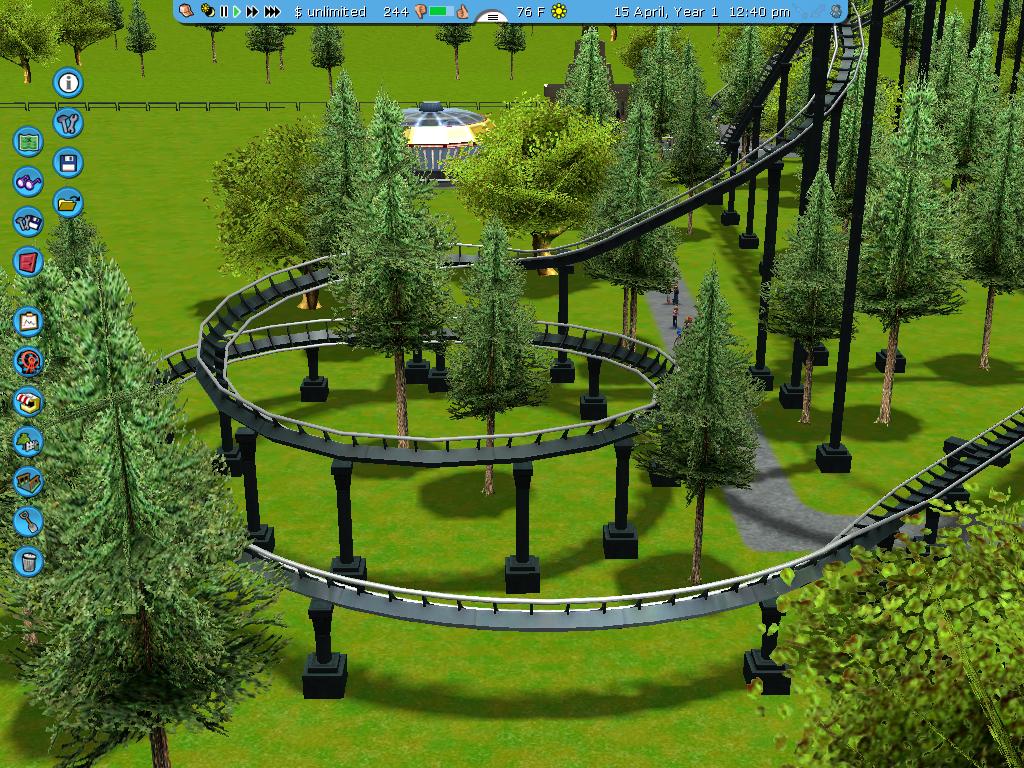Open the tools-and-disk file menu icon
Viewport: 1024px width, 768px height.
pos(29,222)
